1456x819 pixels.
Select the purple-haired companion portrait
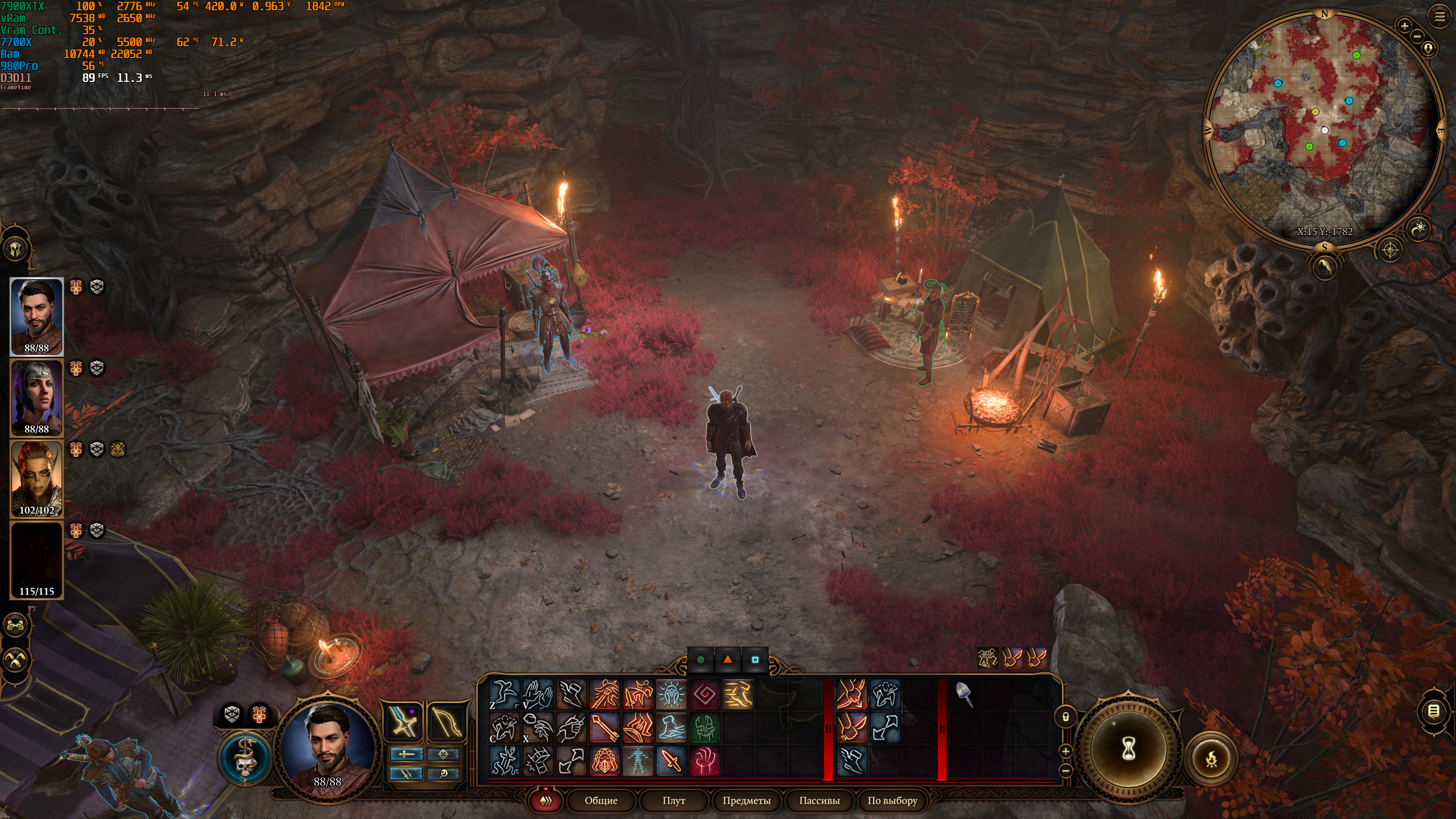pos(37,397)
